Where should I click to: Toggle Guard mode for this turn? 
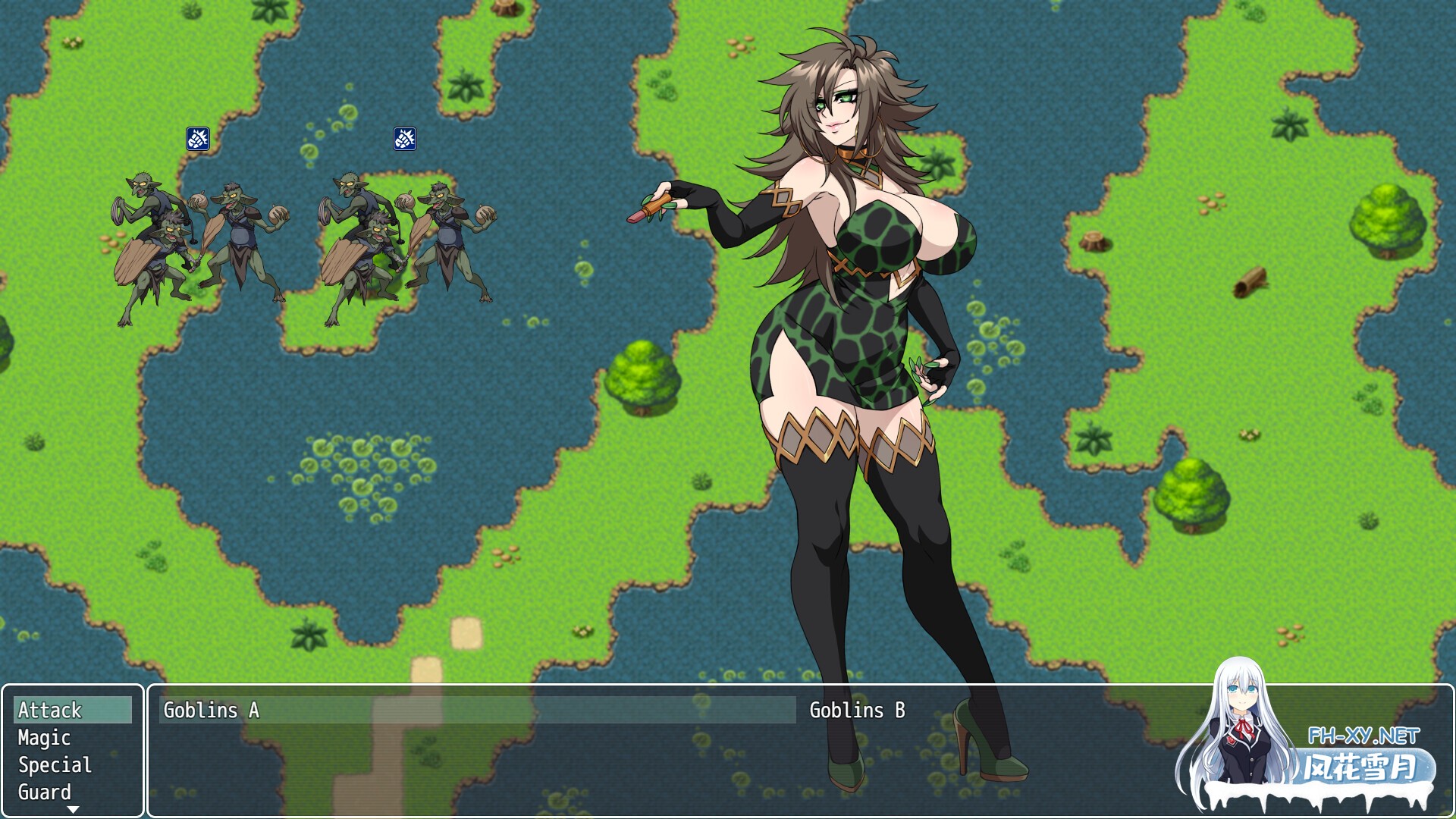43,793
